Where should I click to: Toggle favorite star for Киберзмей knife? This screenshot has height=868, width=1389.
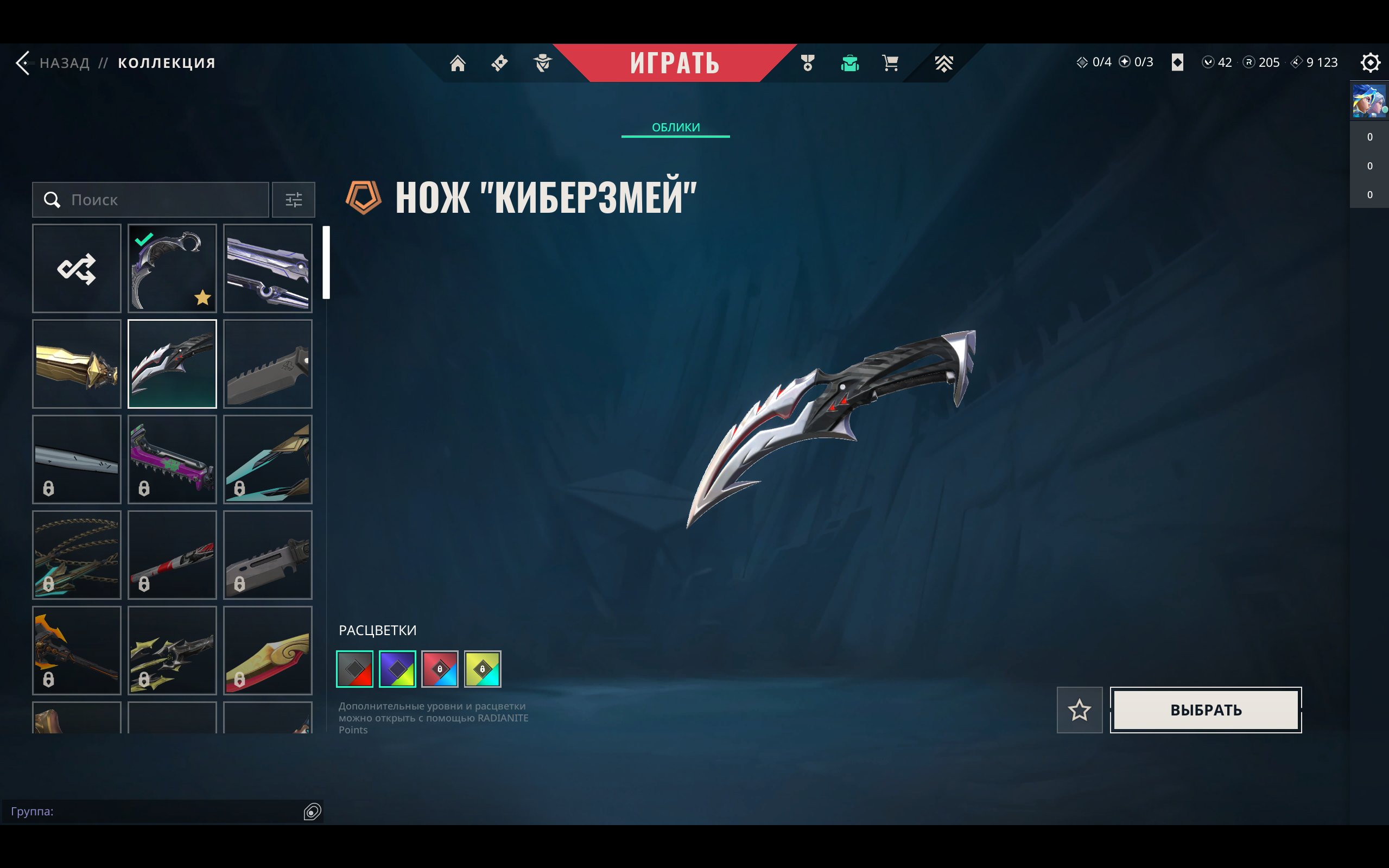click(1080, 710)
